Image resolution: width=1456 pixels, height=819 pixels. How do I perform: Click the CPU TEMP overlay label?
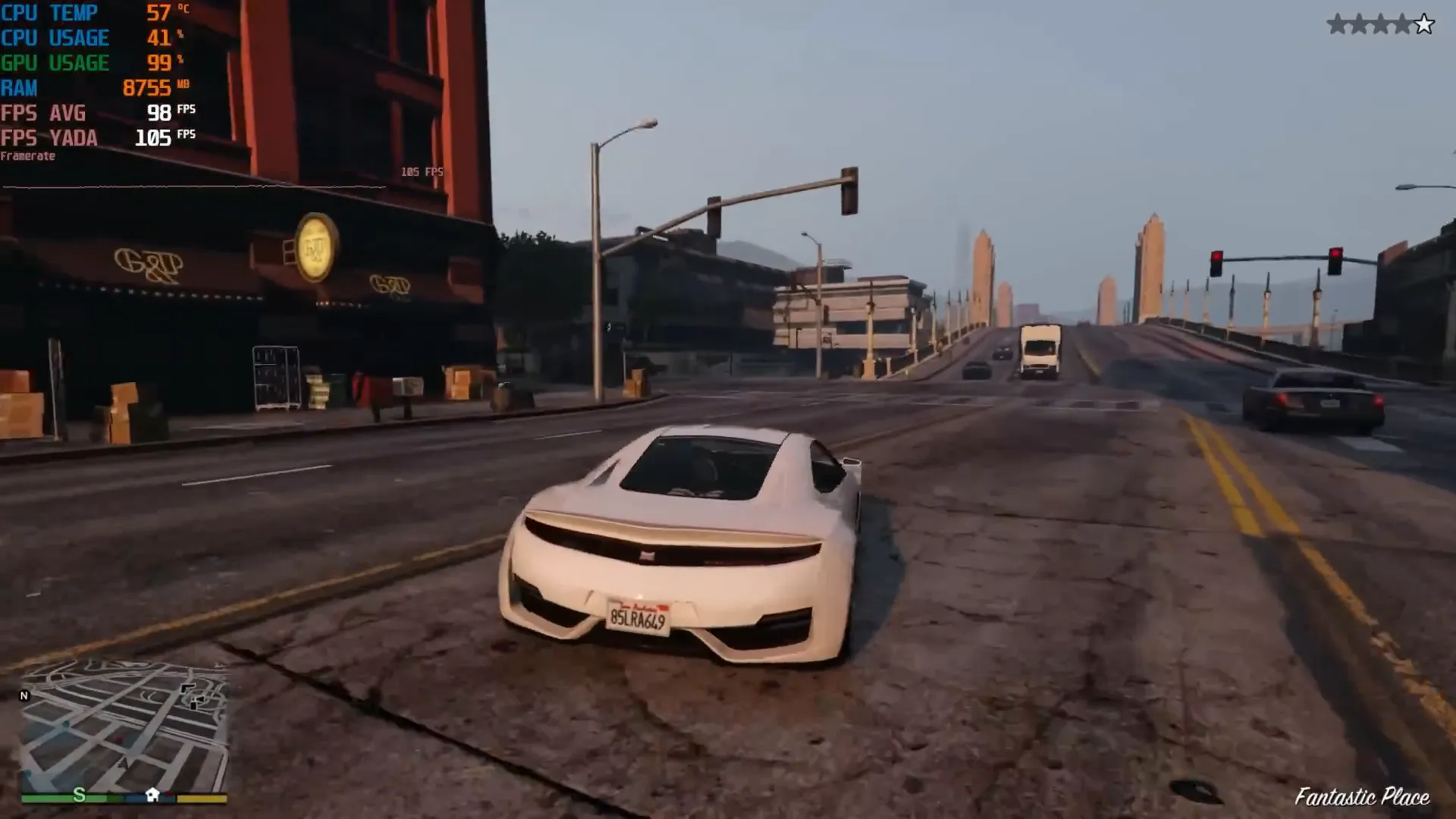pos(49,12)
